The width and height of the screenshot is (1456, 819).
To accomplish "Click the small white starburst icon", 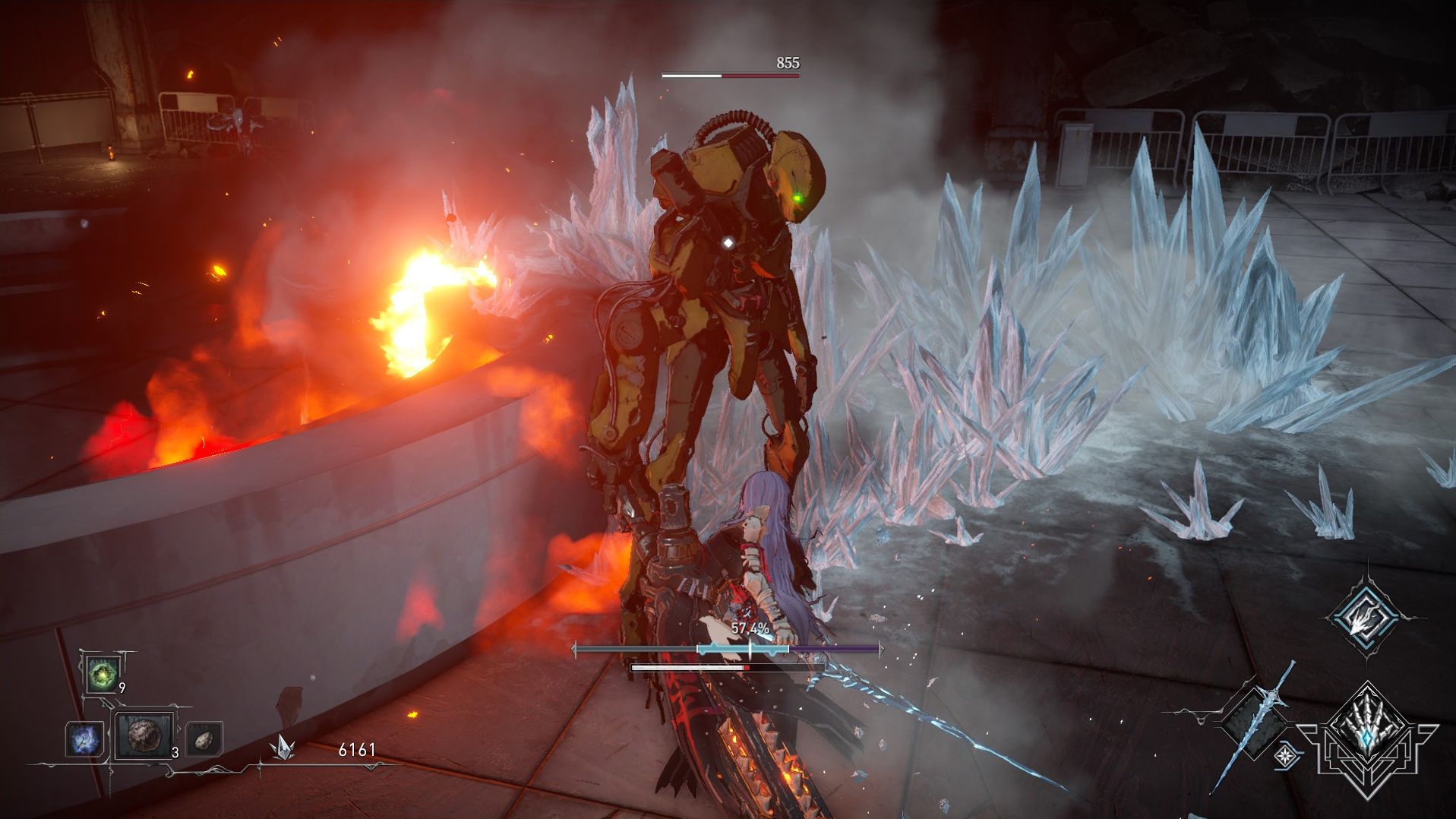I will click(x=1285, y=756).
